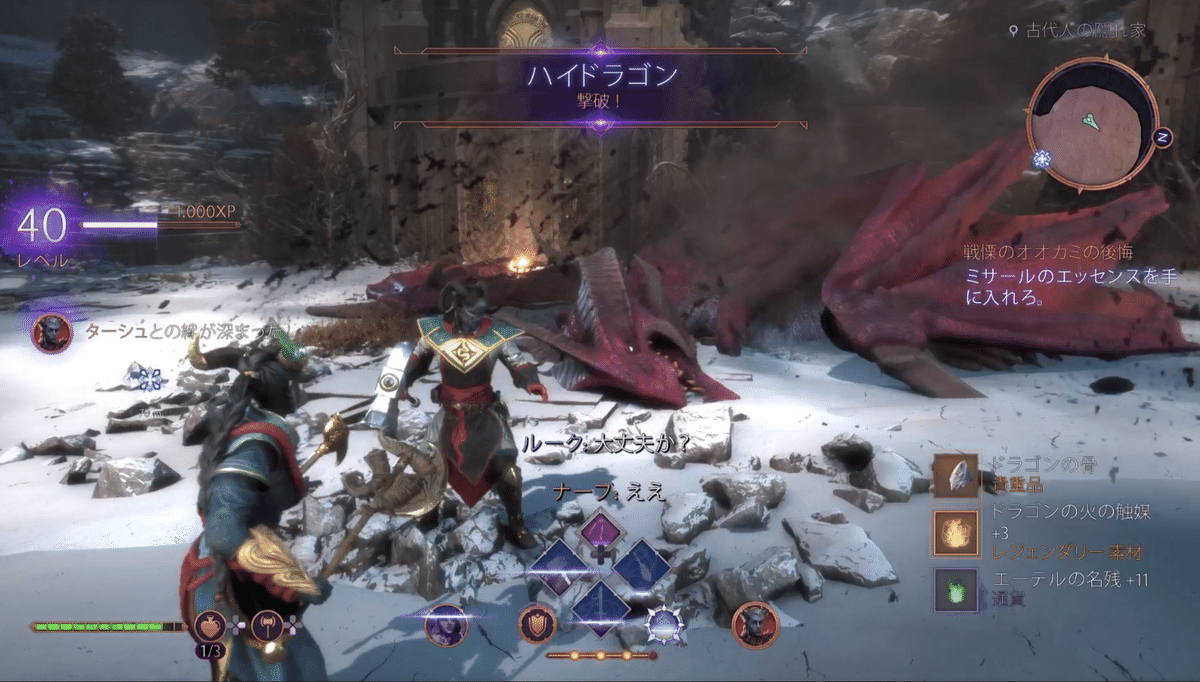
Task: Click the ターシュ bond notification portrait
Action: [x=51, y=333]
